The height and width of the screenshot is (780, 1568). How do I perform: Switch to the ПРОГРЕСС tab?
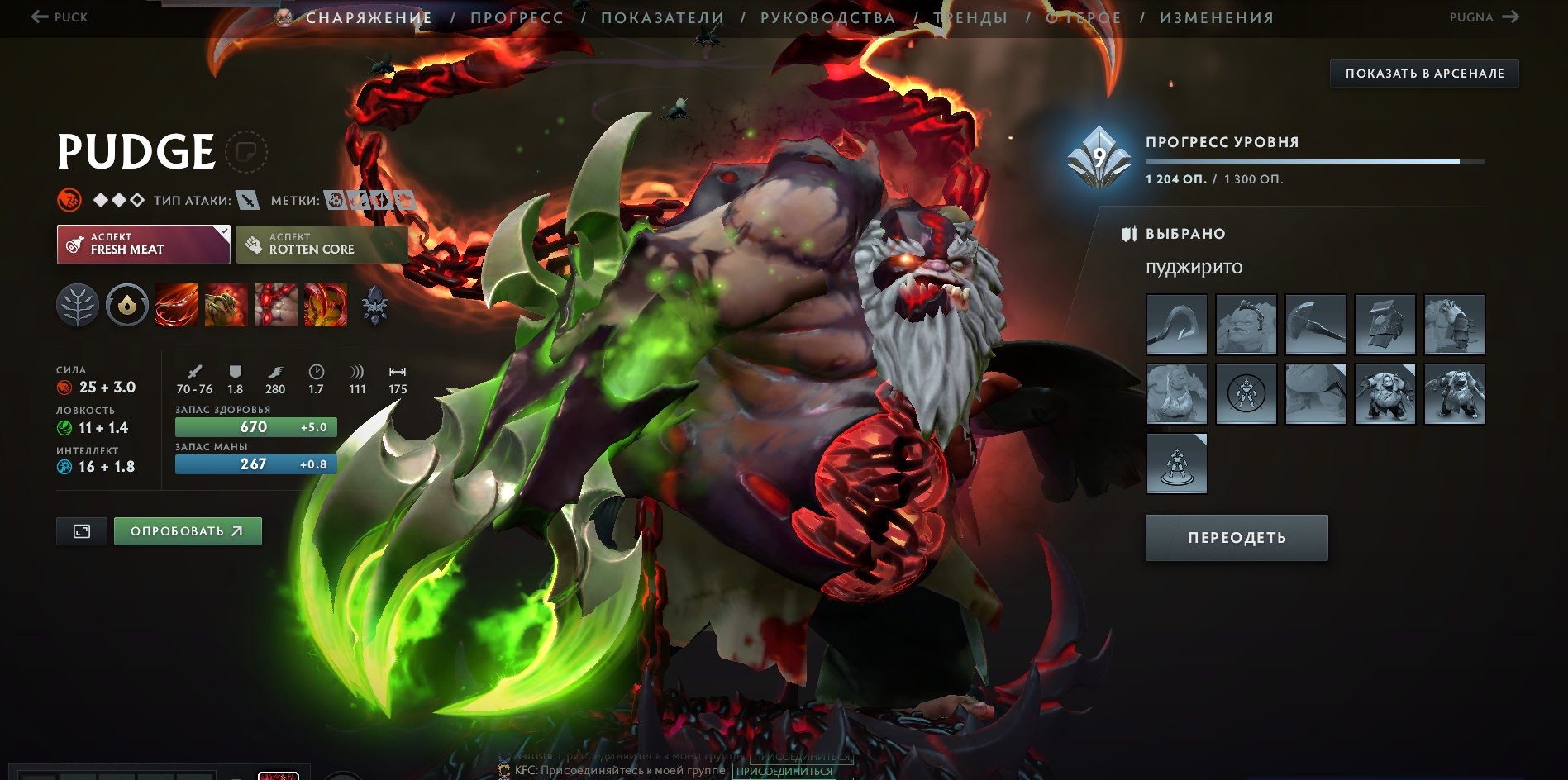[x=516, y=17]
